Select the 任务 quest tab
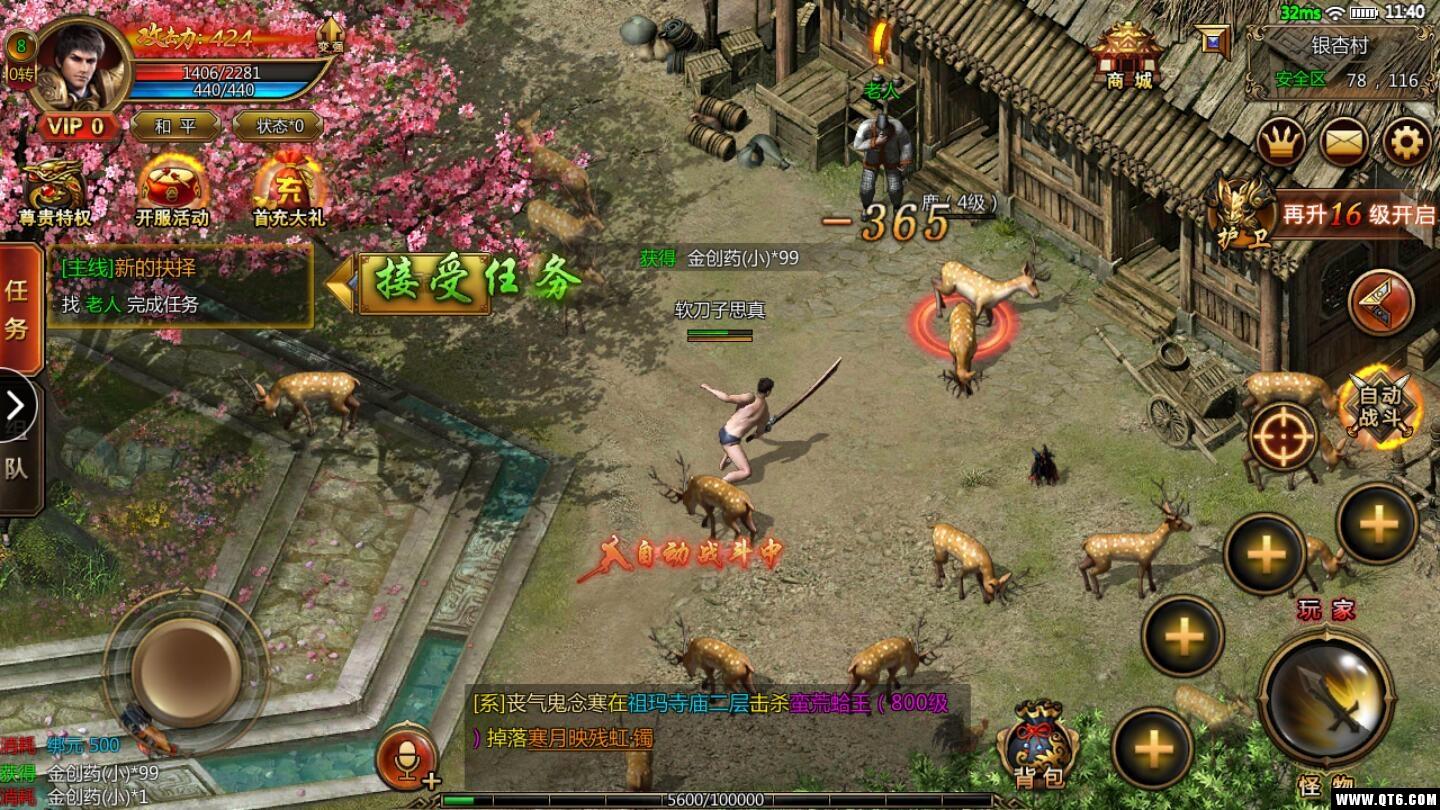Screen dimensions: 1440x810 coord(18,308)
